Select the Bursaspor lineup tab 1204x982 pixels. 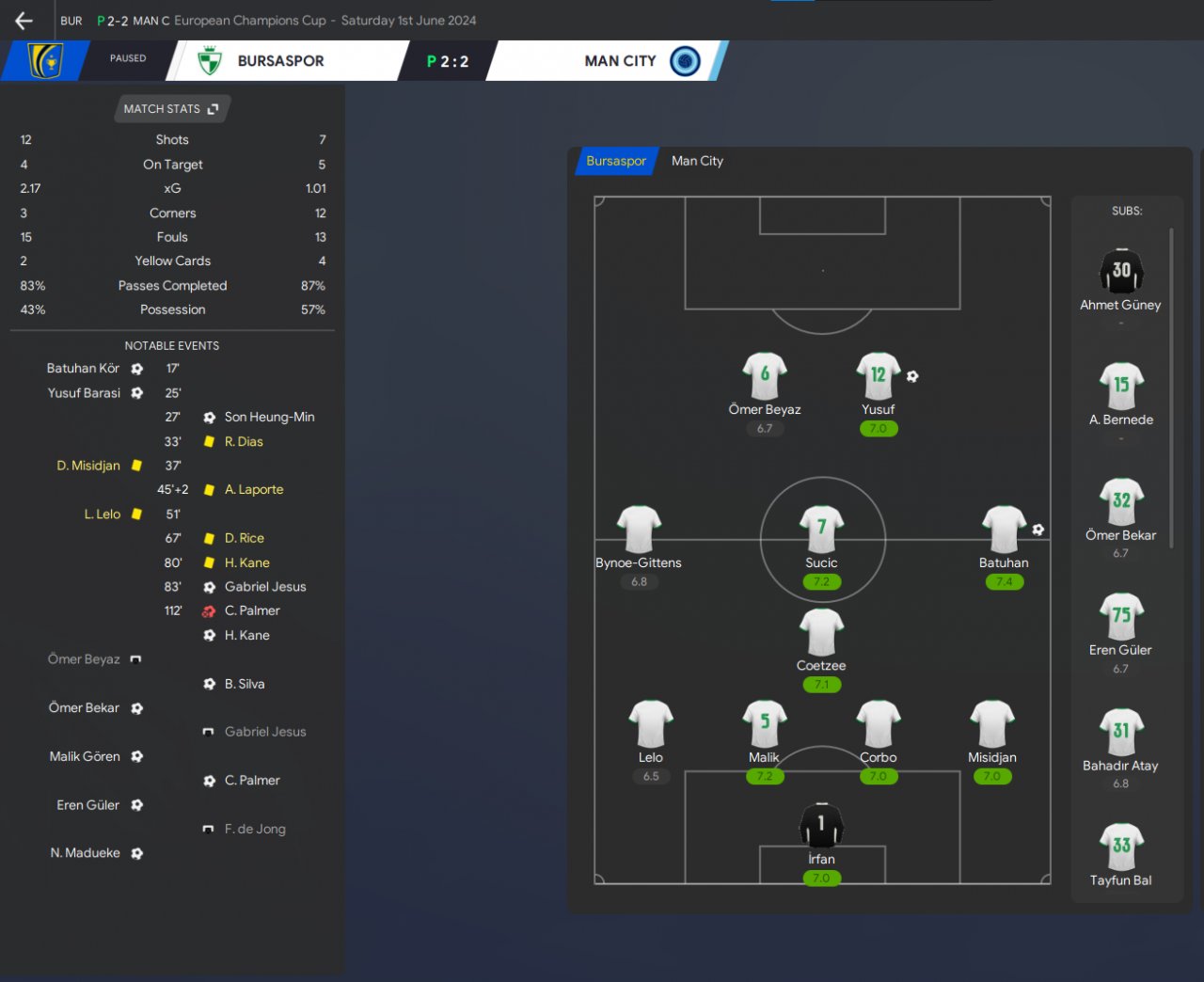616,161
